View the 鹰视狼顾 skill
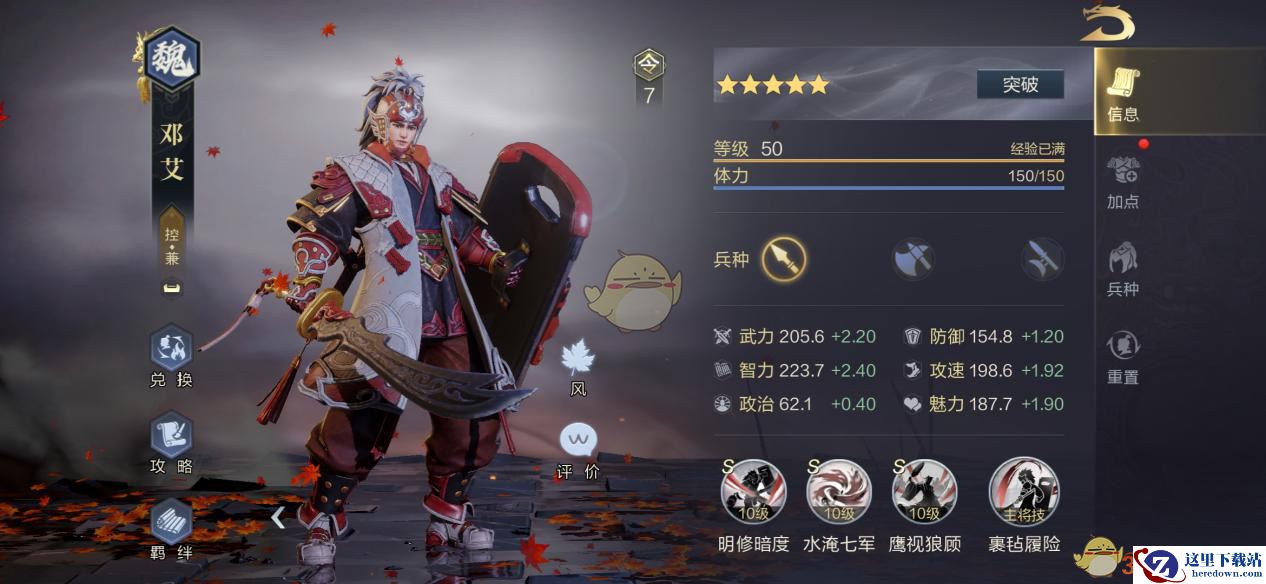The image size is (1266, 584). coord(924,493)
